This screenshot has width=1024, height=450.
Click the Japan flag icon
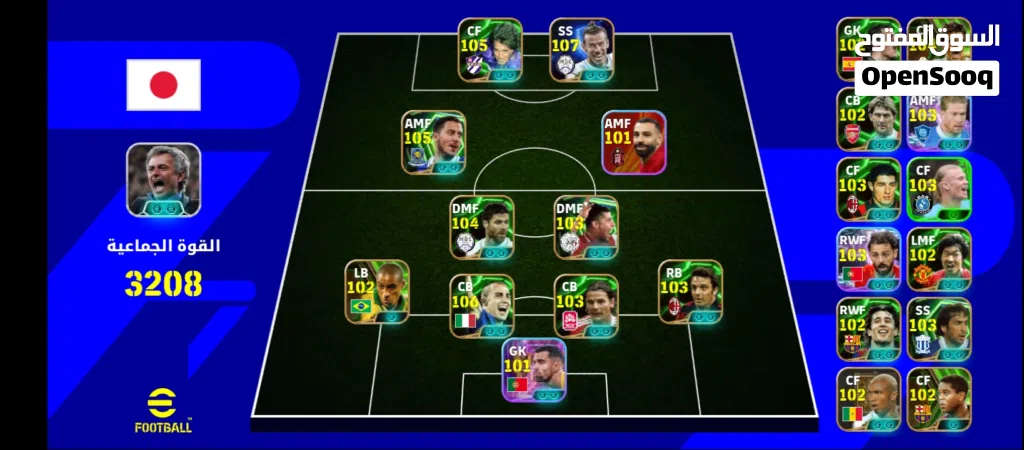tap(163, 85)
